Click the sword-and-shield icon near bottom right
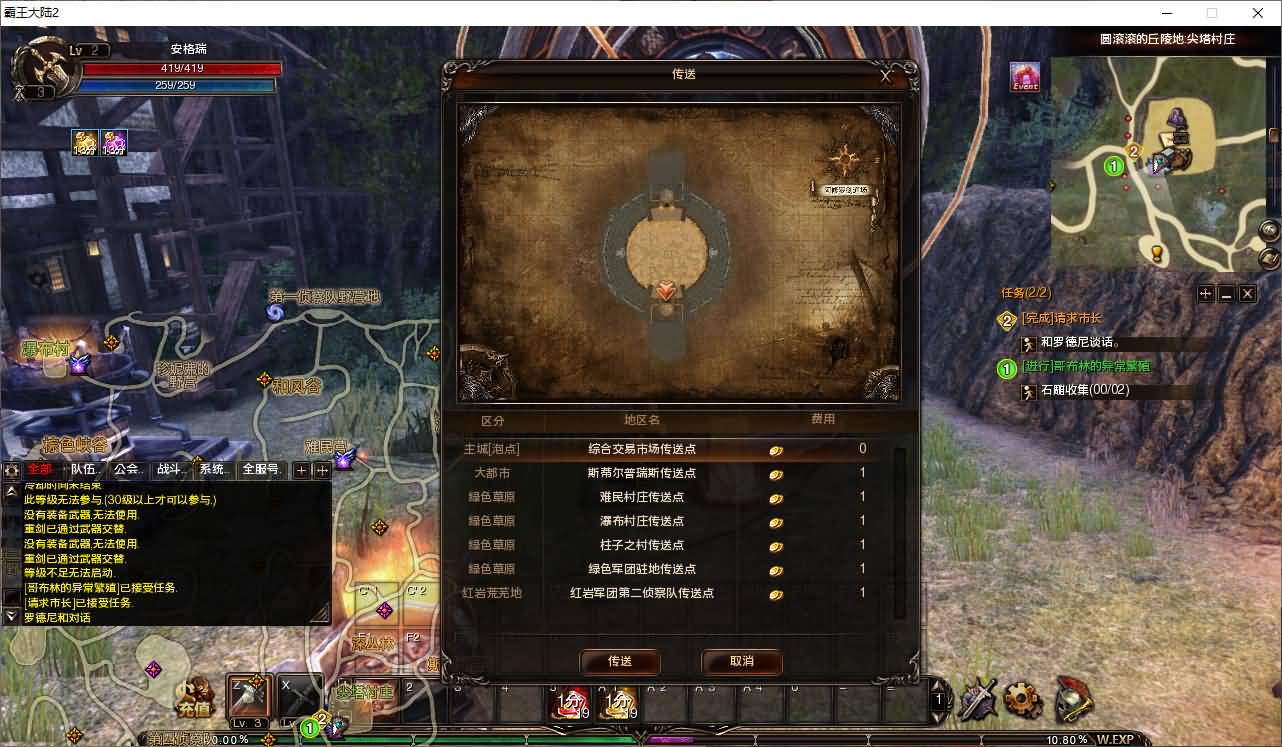 pyautogui.click(x=977, y=702)
